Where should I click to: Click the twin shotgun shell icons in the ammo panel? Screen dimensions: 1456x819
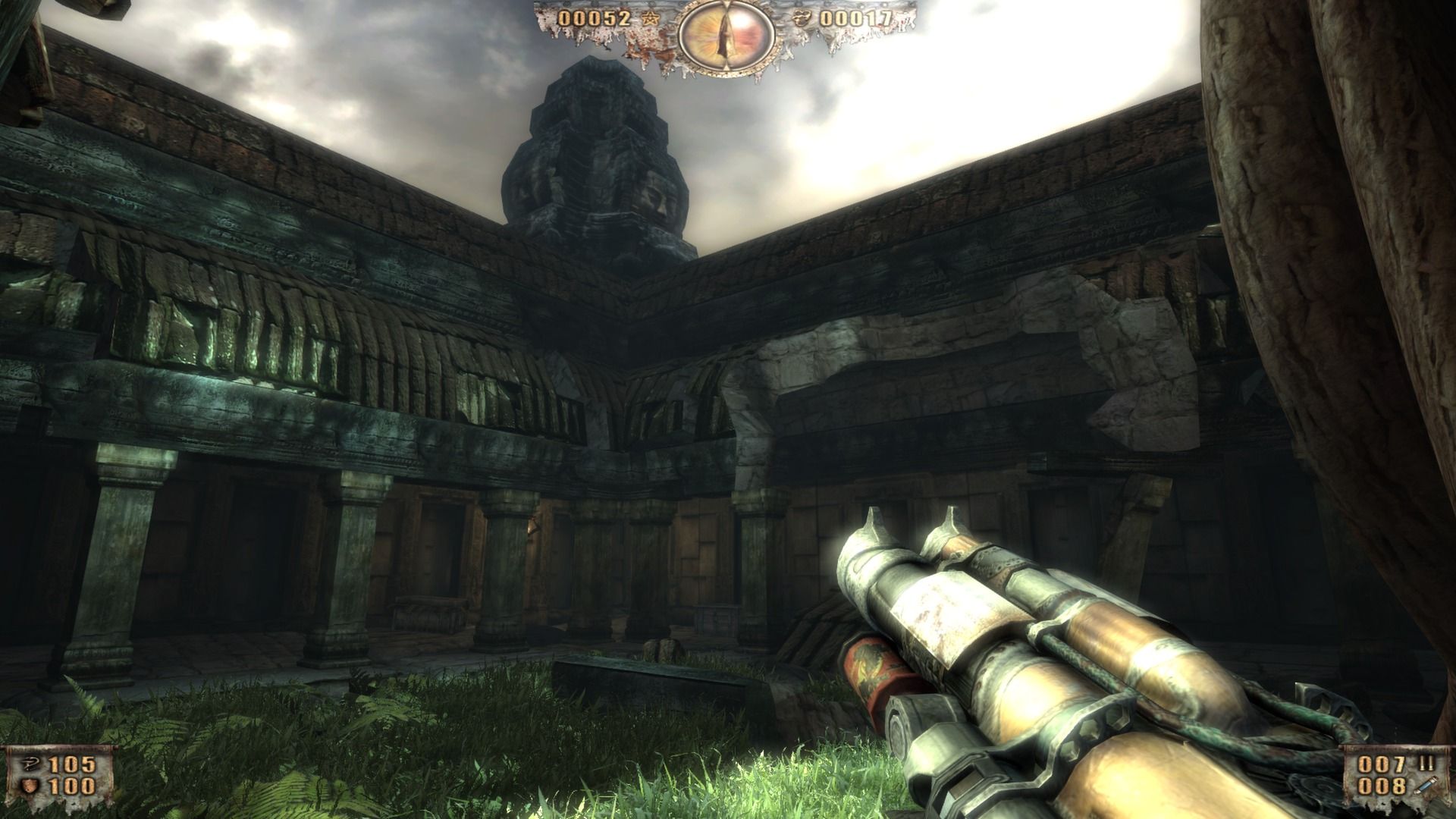coord(1426,763)
